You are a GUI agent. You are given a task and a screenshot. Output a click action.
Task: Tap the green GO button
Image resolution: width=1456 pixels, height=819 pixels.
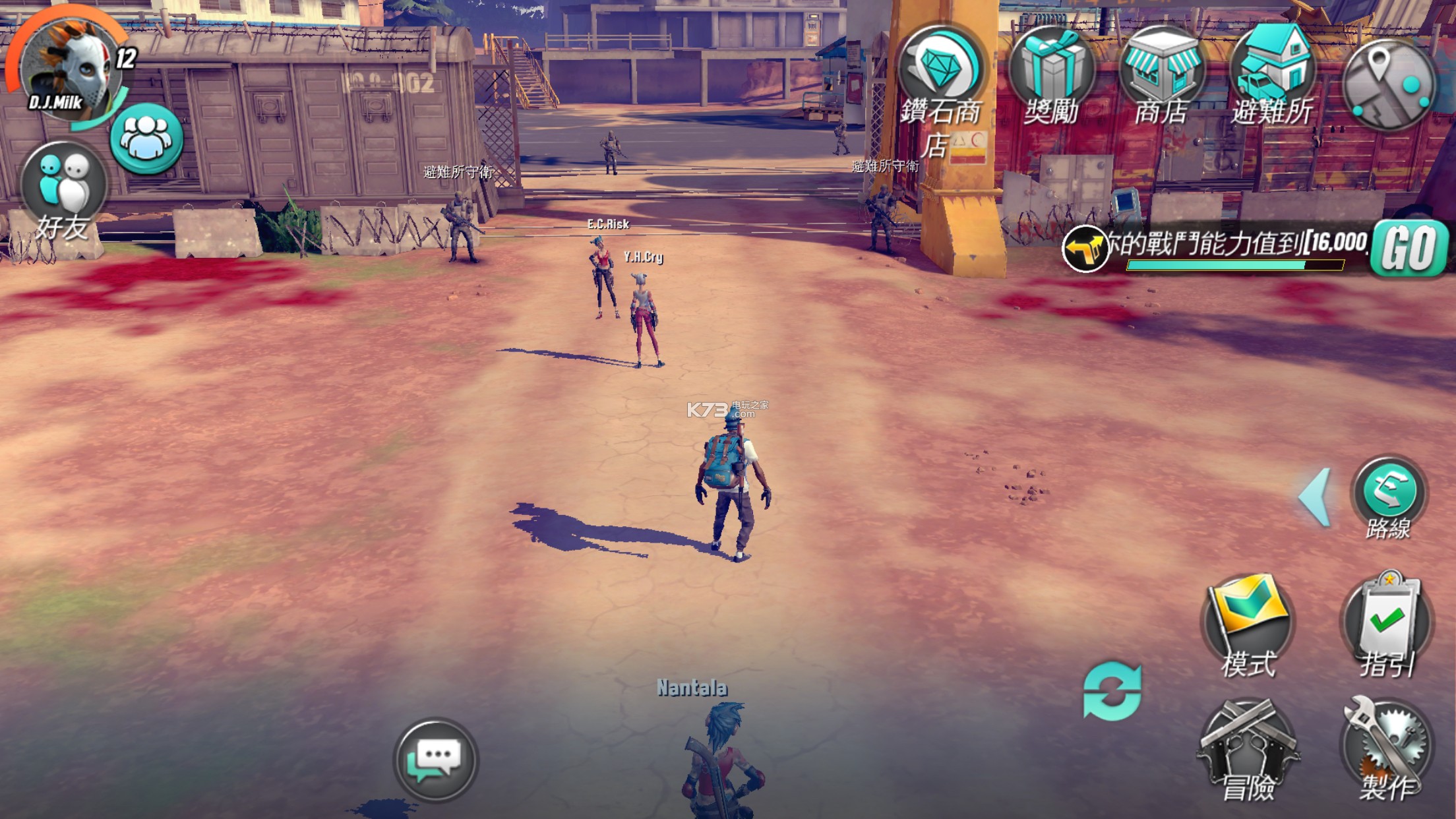[1410, 249]
